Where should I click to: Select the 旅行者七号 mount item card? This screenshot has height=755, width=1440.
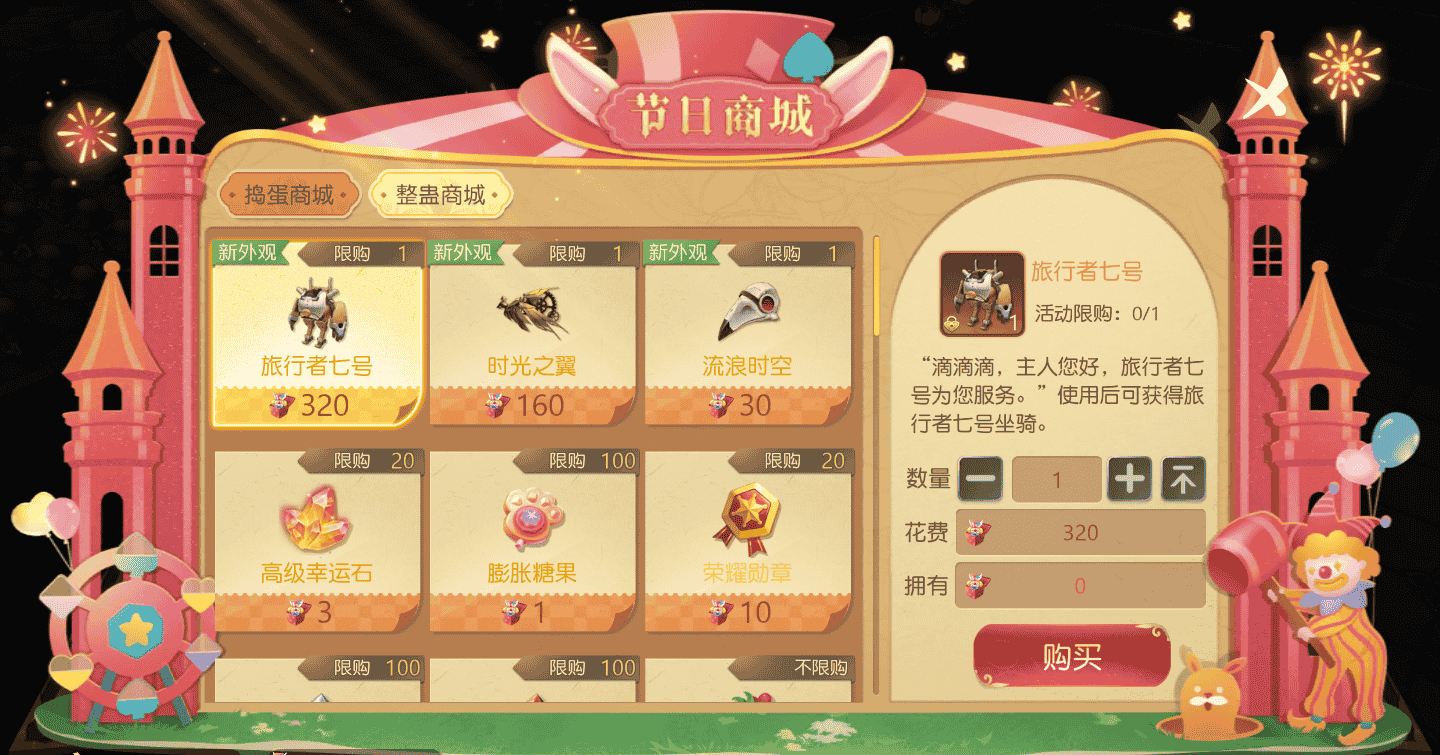click(x=315, y=335)
